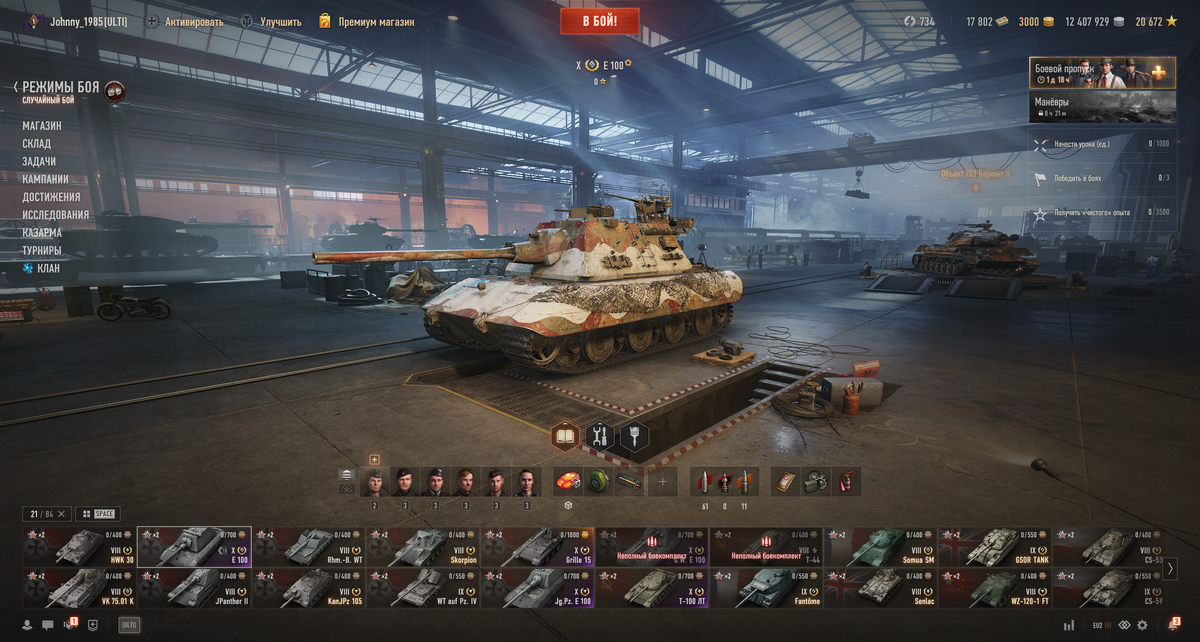Open the Казарма crew barracks
This screenshot has height=642, width=1200.
[42, 232]
